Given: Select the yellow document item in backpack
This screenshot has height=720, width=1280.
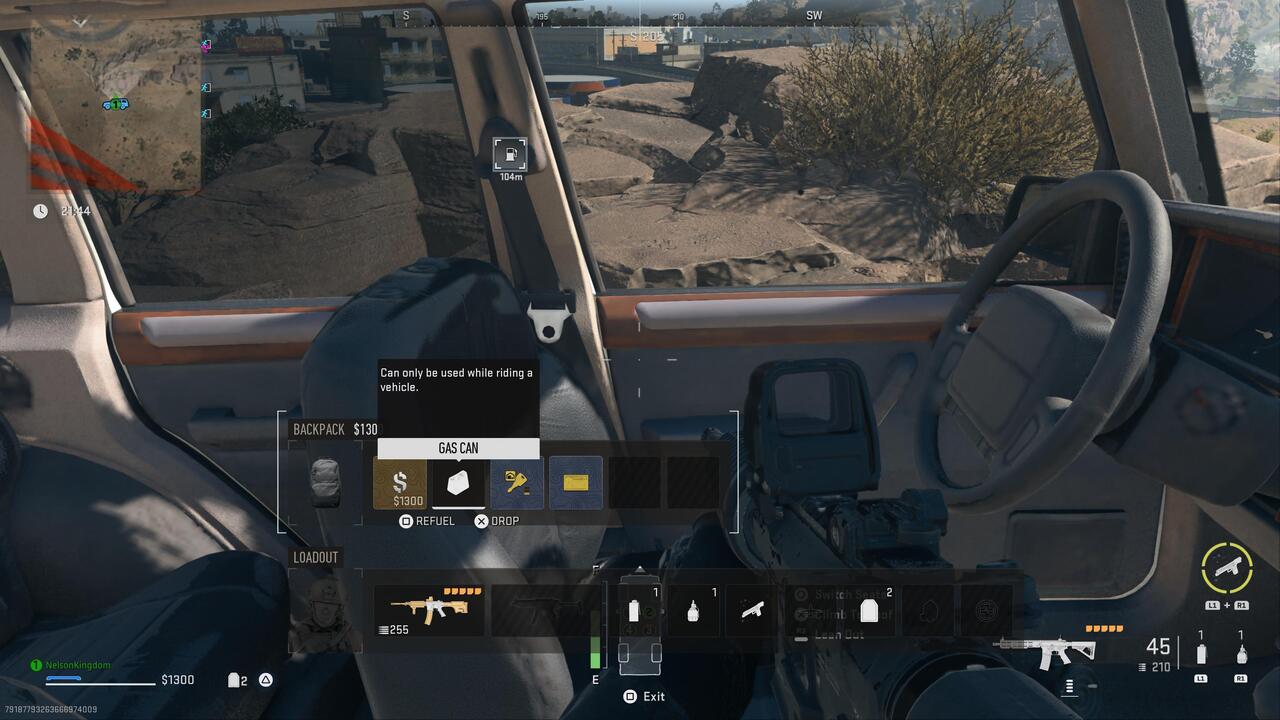Looking at the screenshot, I should [575, 483].
